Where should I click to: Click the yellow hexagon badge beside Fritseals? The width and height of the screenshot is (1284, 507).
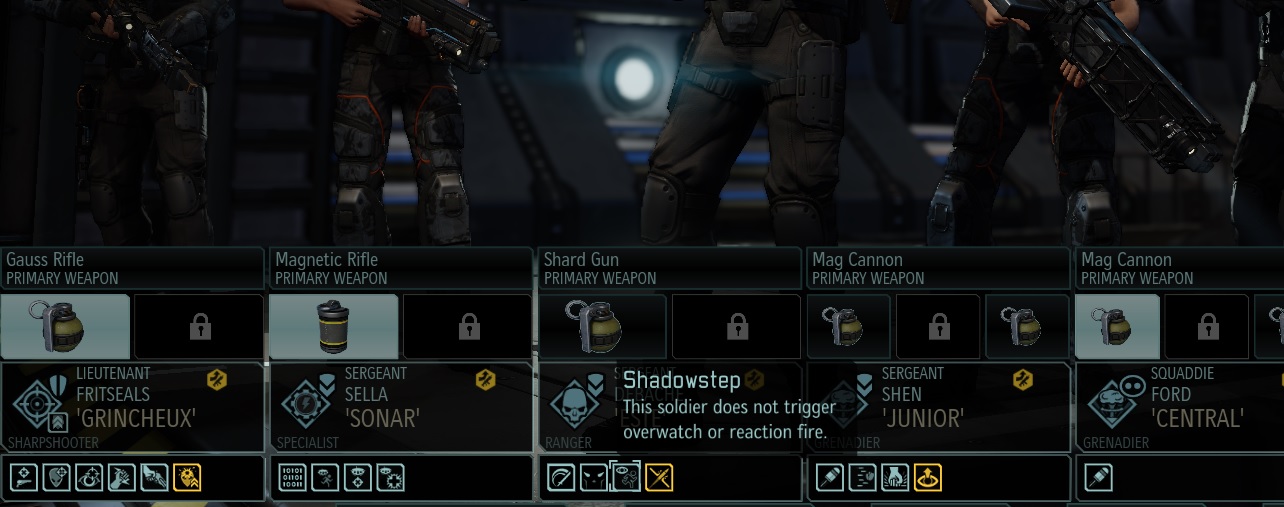pyautogui.click(x=217, y=379)
